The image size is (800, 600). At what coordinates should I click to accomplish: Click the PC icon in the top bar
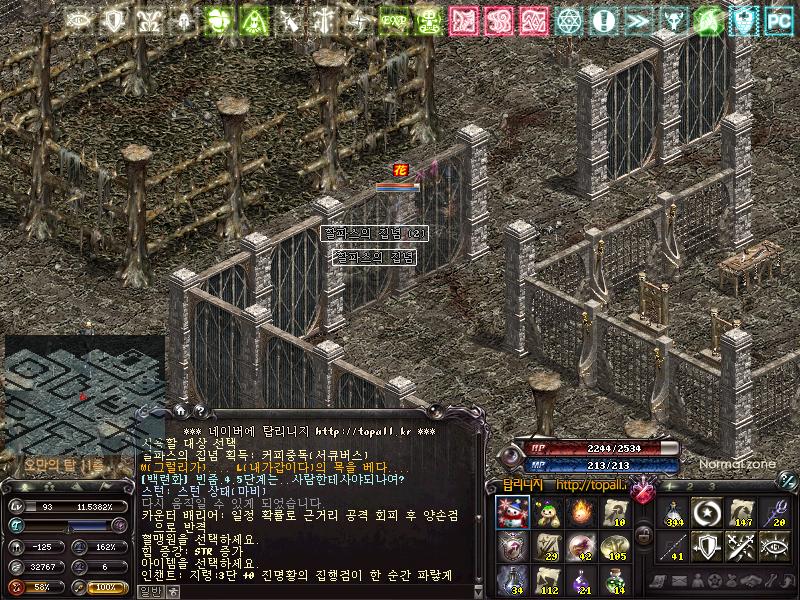tap(777, 19)
